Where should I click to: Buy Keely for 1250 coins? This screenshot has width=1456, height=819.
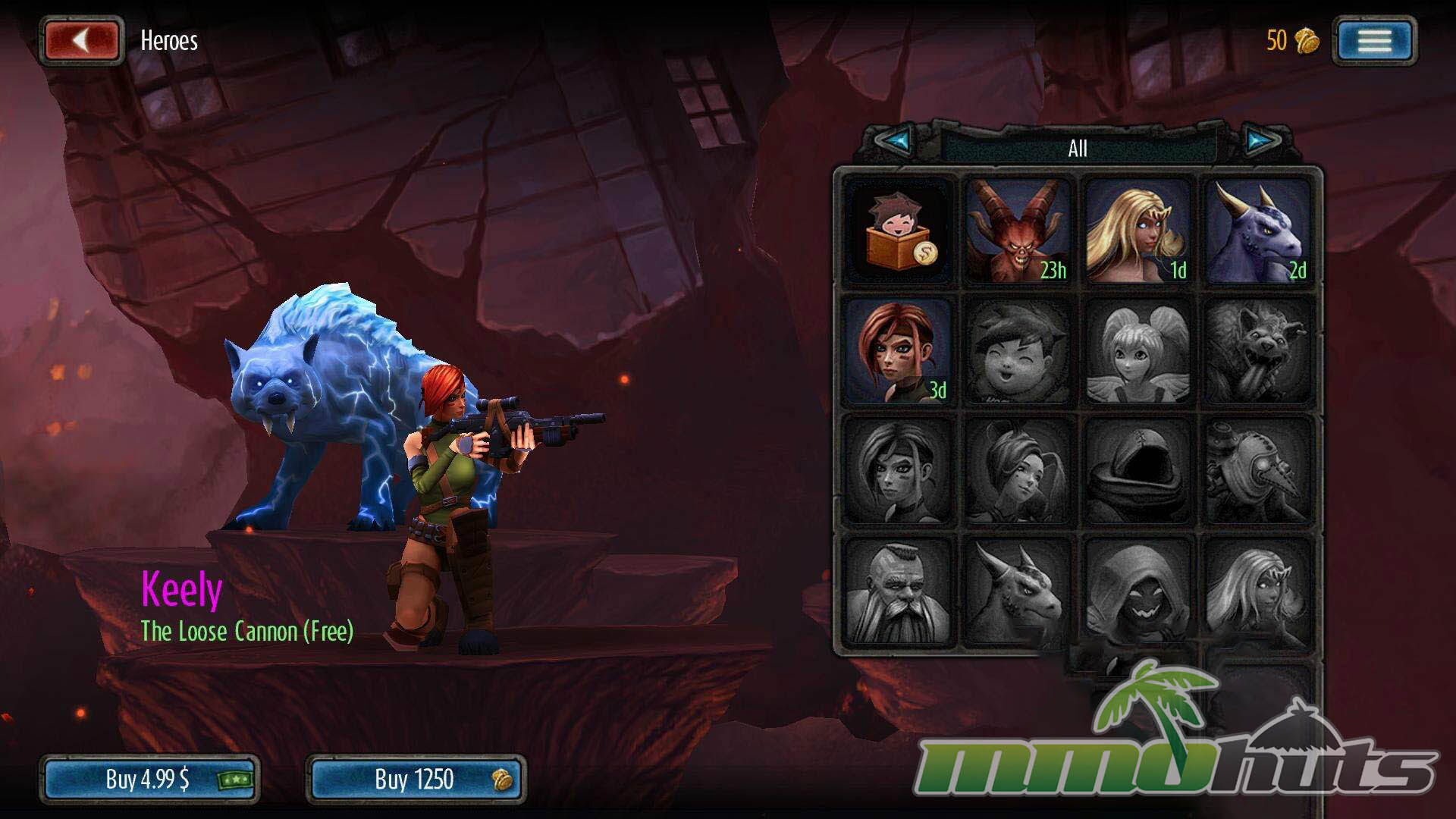tap(416, 779)
